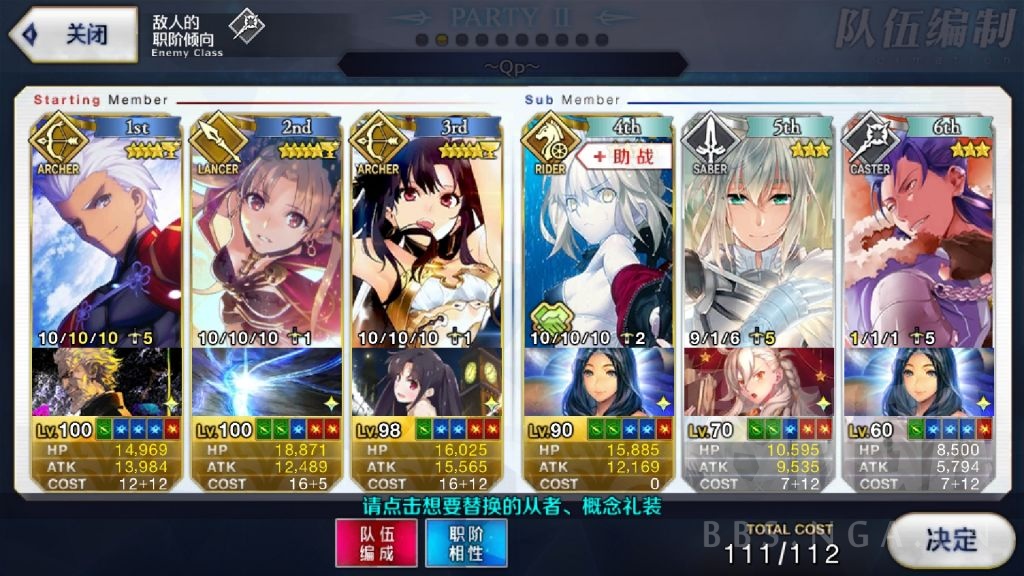Pick the 5th member's craft essence
Screen dimensions: 1024x576
click(x=758, y=382)
